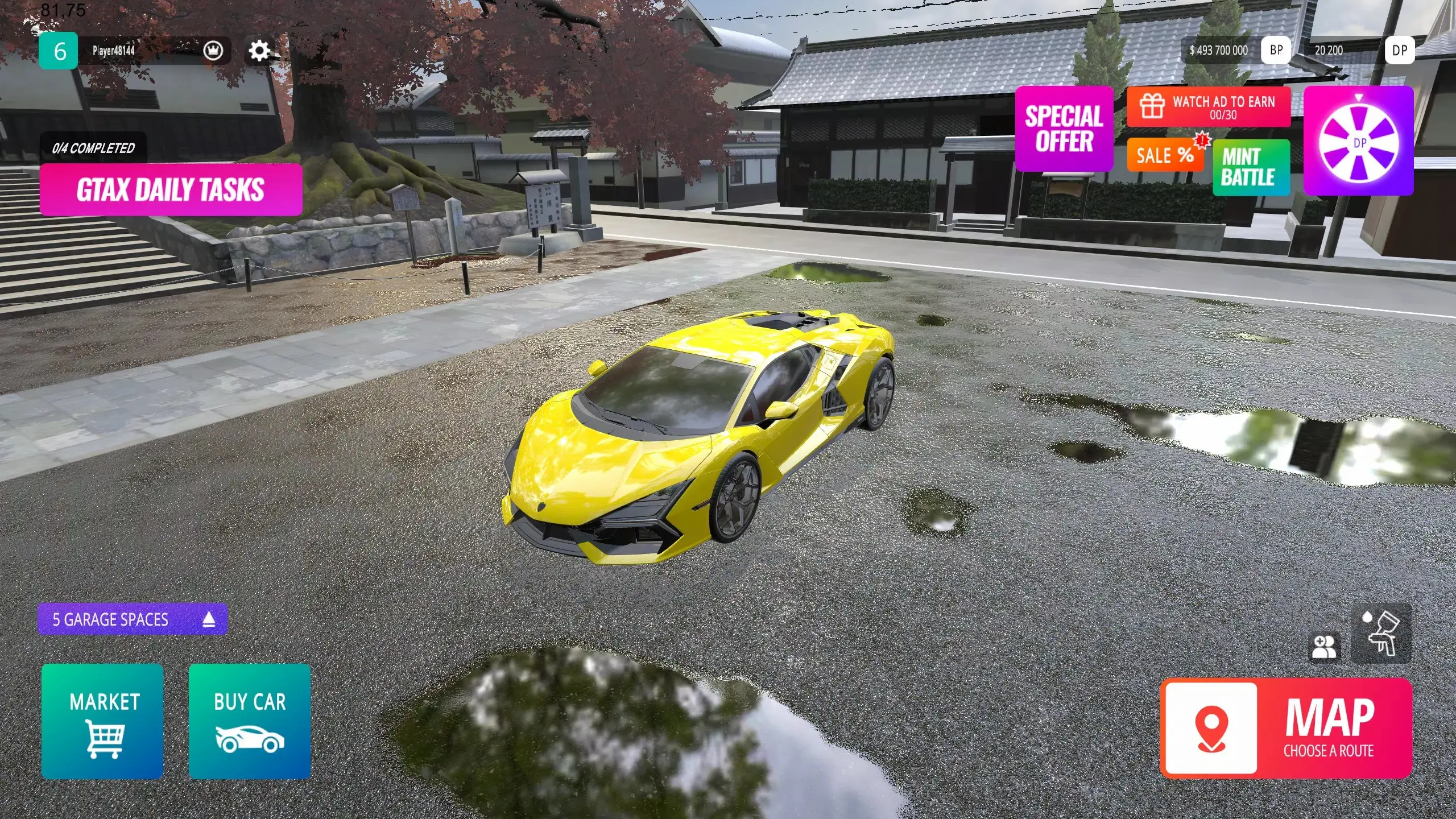This screenshot has width=1456, height=819.
Task: Tap the BP currency button
Action: coord(1276,51)
